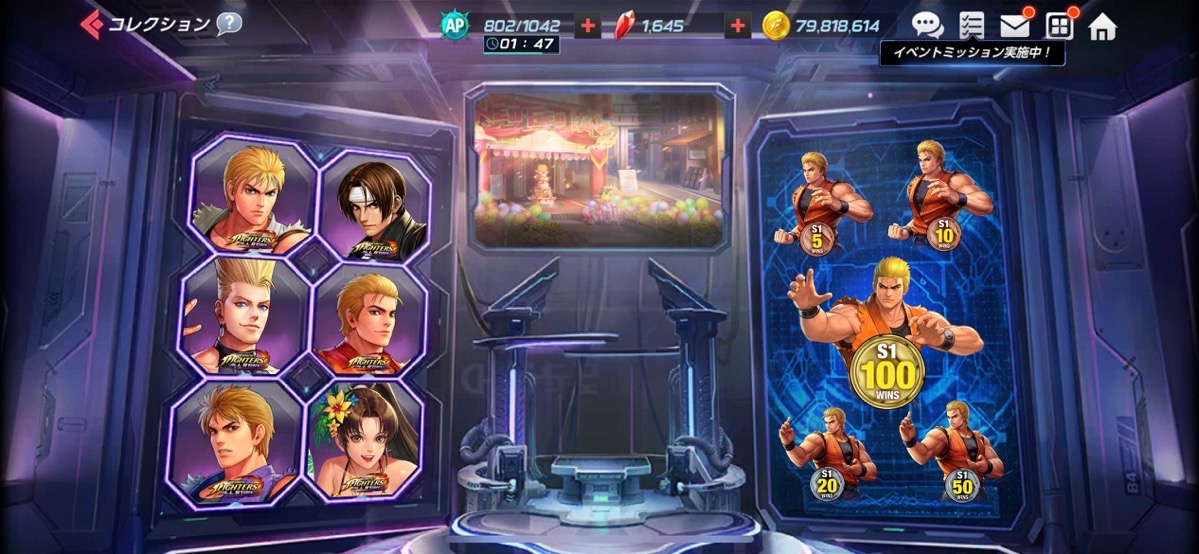Open the mail envelope inbox
Viewport: 1199px width, 554px height.
point(1015,26)
